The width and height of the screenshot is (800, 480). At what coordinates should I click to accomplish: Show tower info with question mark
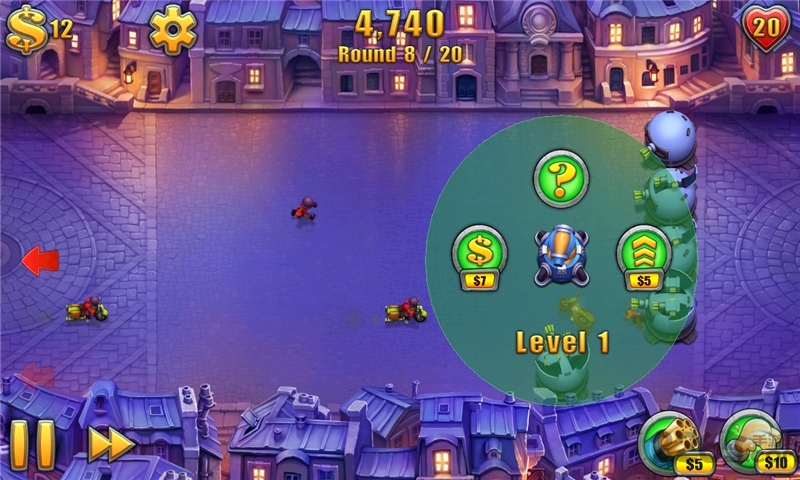tap(561, 177)
